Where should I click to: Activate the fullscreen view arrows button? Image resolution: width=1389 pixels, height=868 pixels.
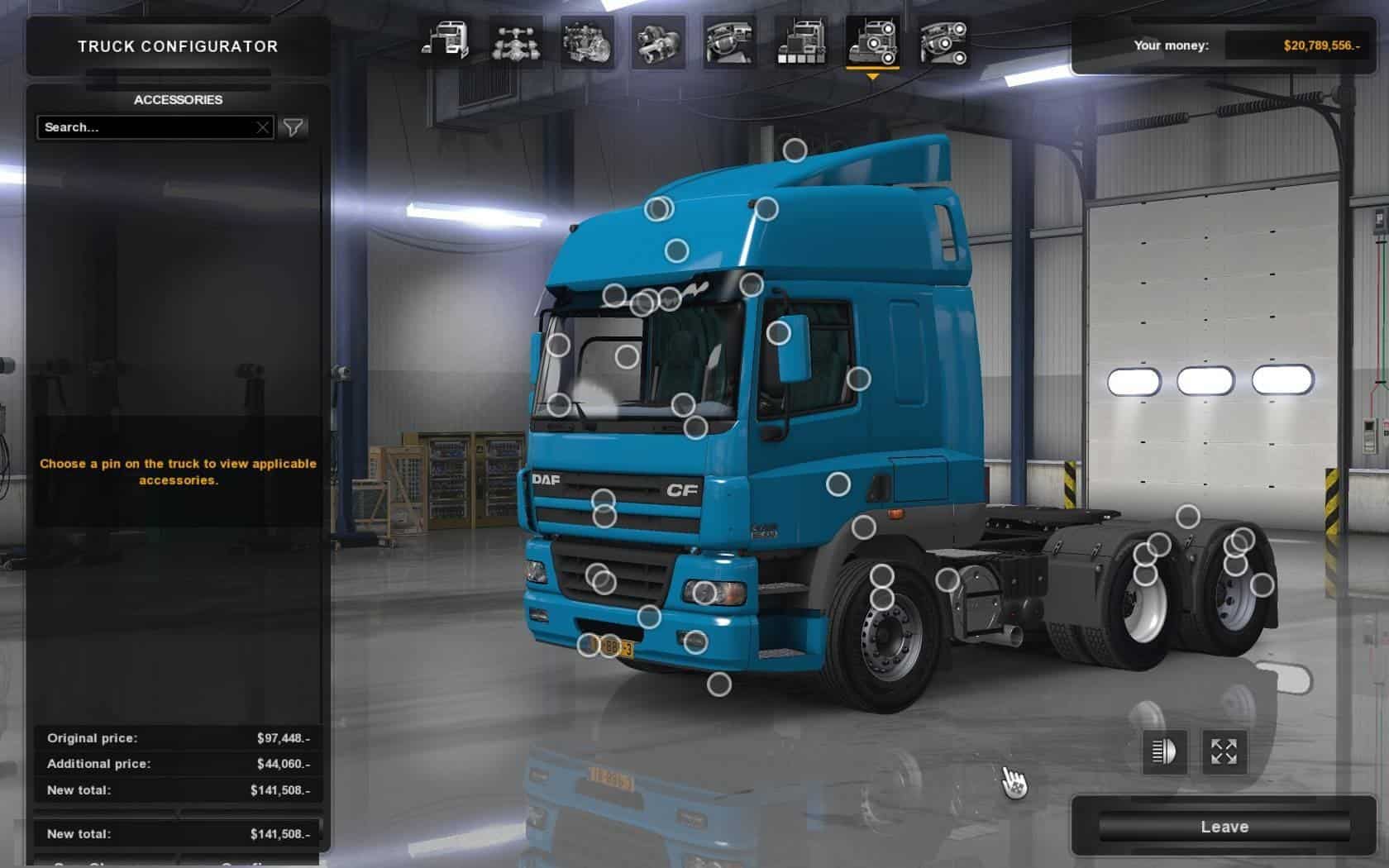(1224, 751)
